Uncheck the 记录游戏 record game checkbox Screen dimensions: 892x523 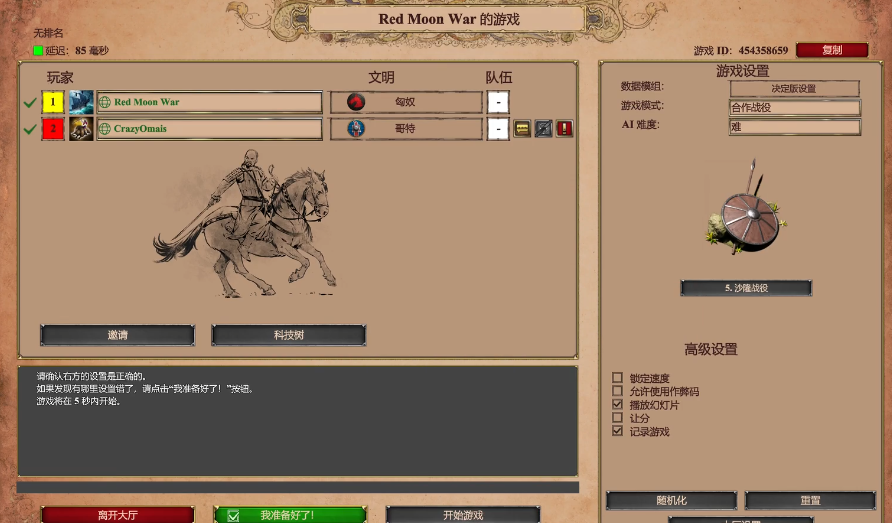point(617,431)
